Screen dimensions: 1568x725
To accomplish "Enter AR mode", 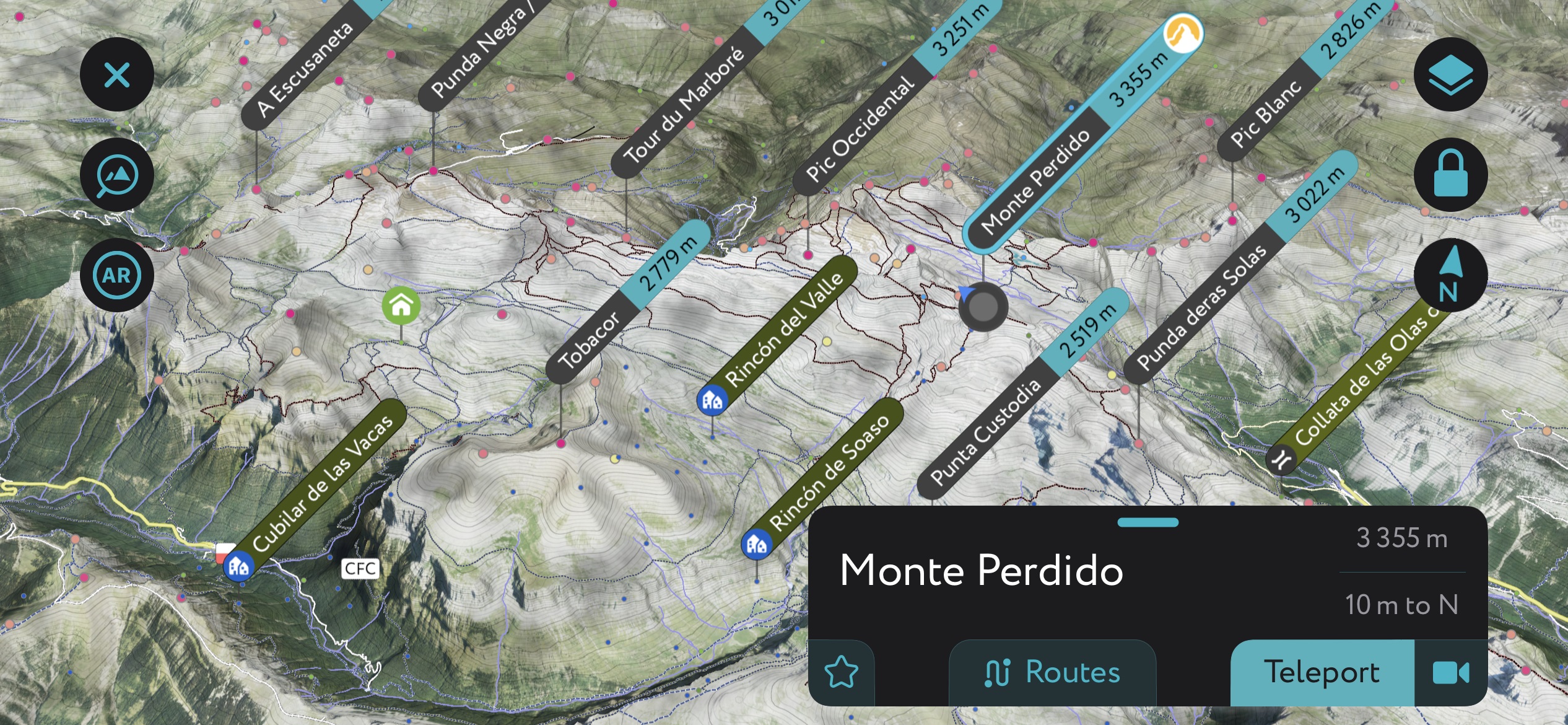I will pos(116,275).
